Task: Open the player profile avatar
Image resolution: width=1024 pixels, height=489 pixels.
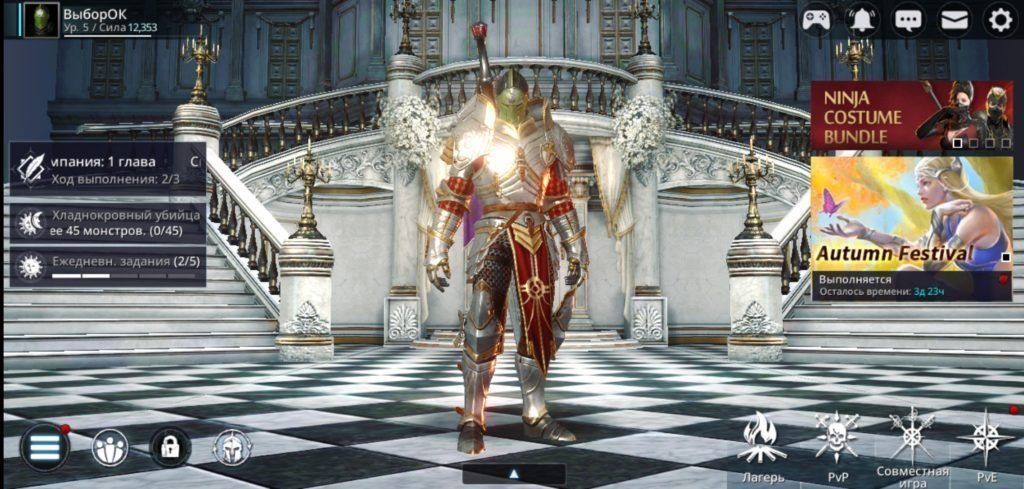Action: click(x=41, y=19)
